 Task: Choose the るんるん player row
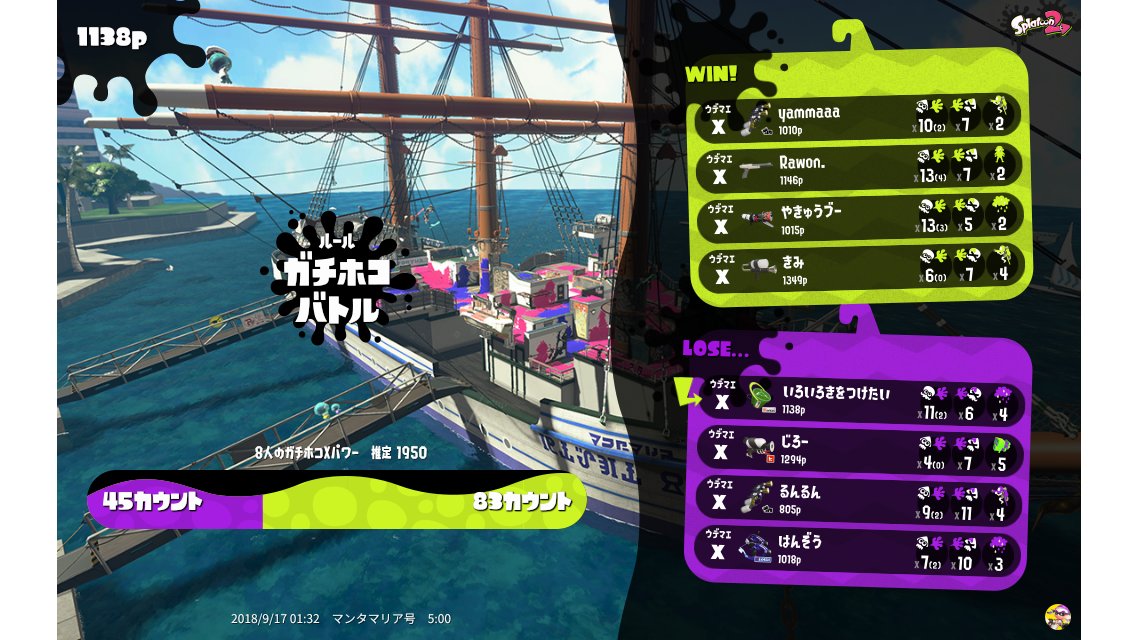pos(860,500)
